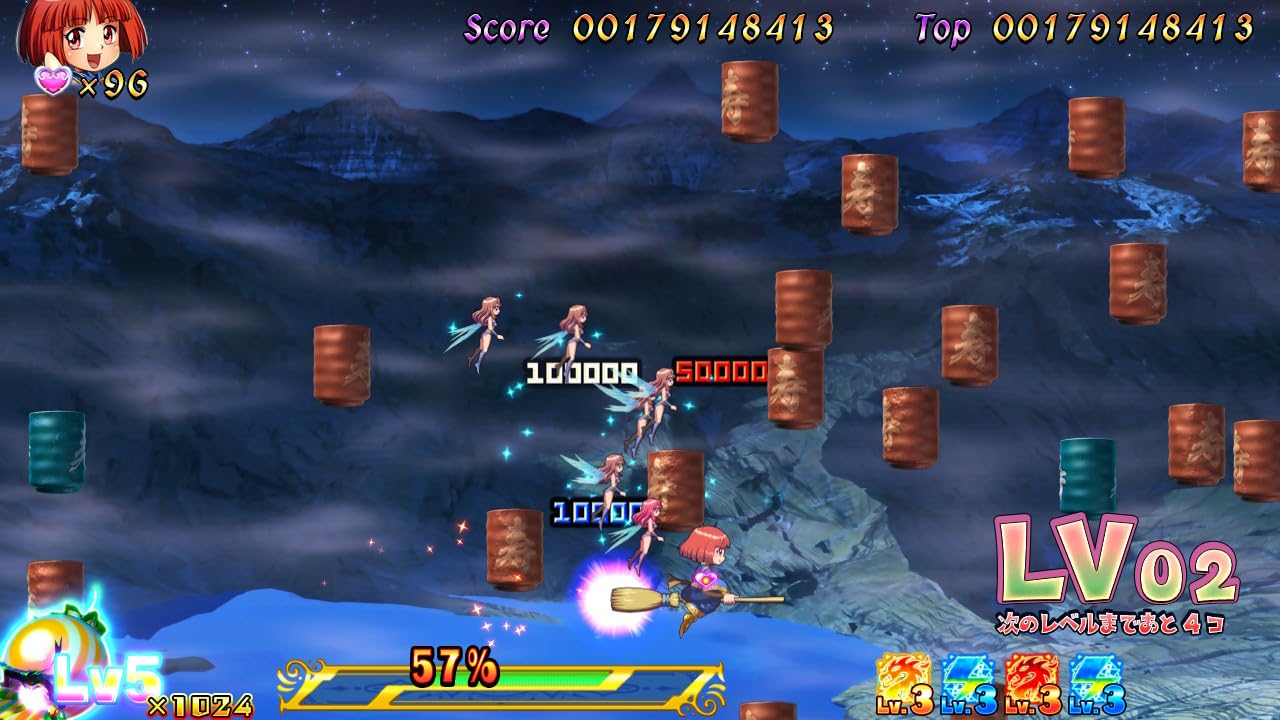This screenshot has width=1280, height=720.
Task: Click the second fire dragon Lv.3 crystal
Action: tap(1030, 672)
